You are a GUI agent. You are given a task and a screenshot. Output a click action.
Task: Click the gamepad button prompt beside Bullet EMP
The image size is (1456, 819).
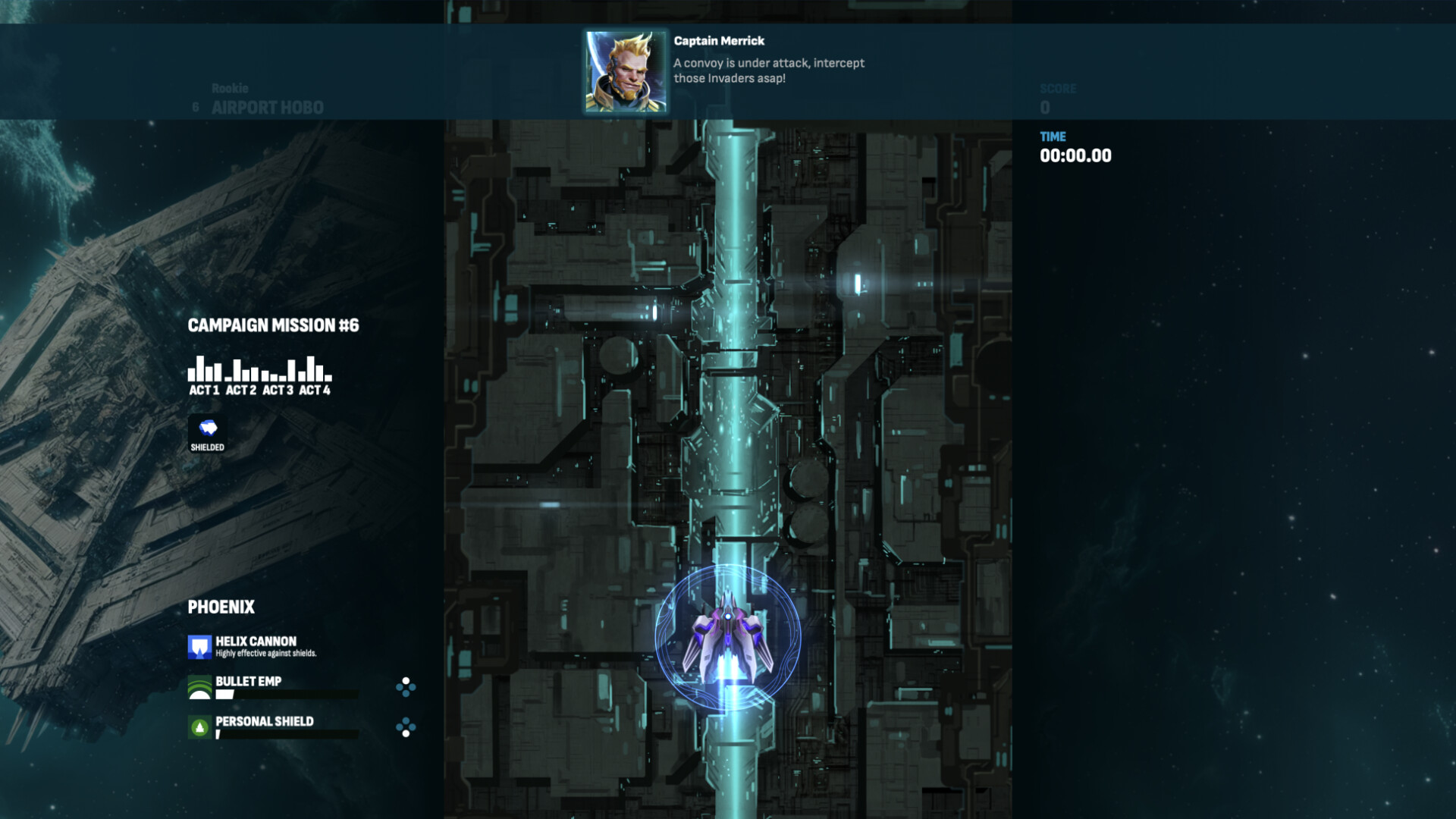(x=405, y=687)
